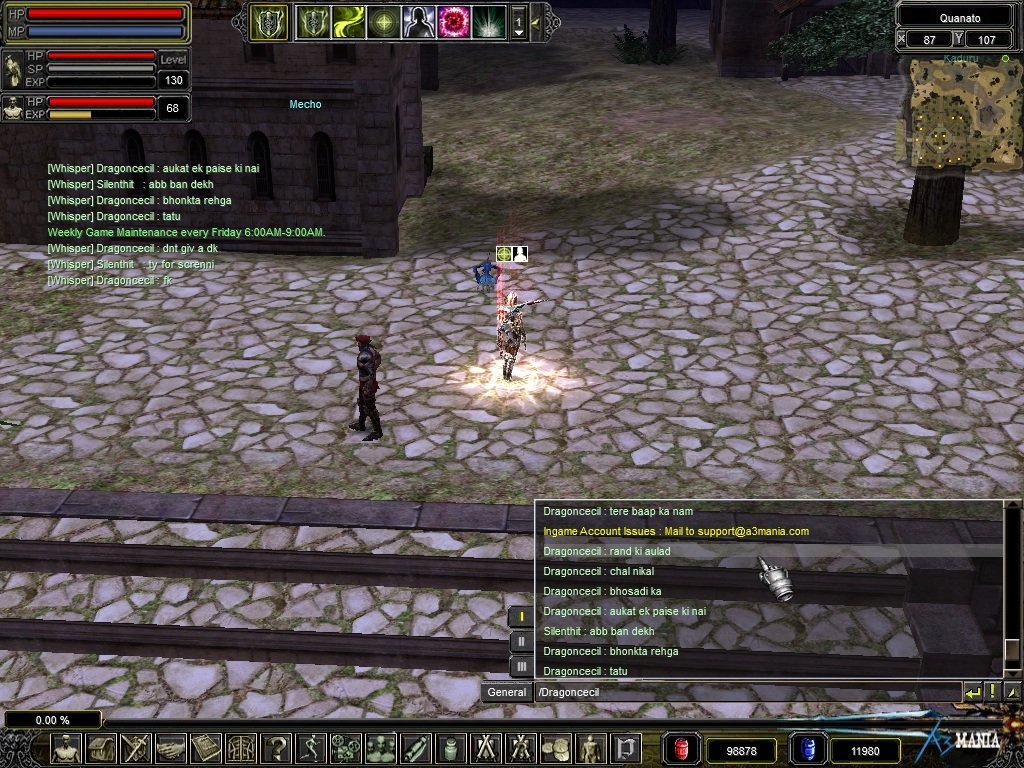This screenshot has width=1024, height=768.
Task: Click the yellow exclamation chat button
Action: click(992, 692)
